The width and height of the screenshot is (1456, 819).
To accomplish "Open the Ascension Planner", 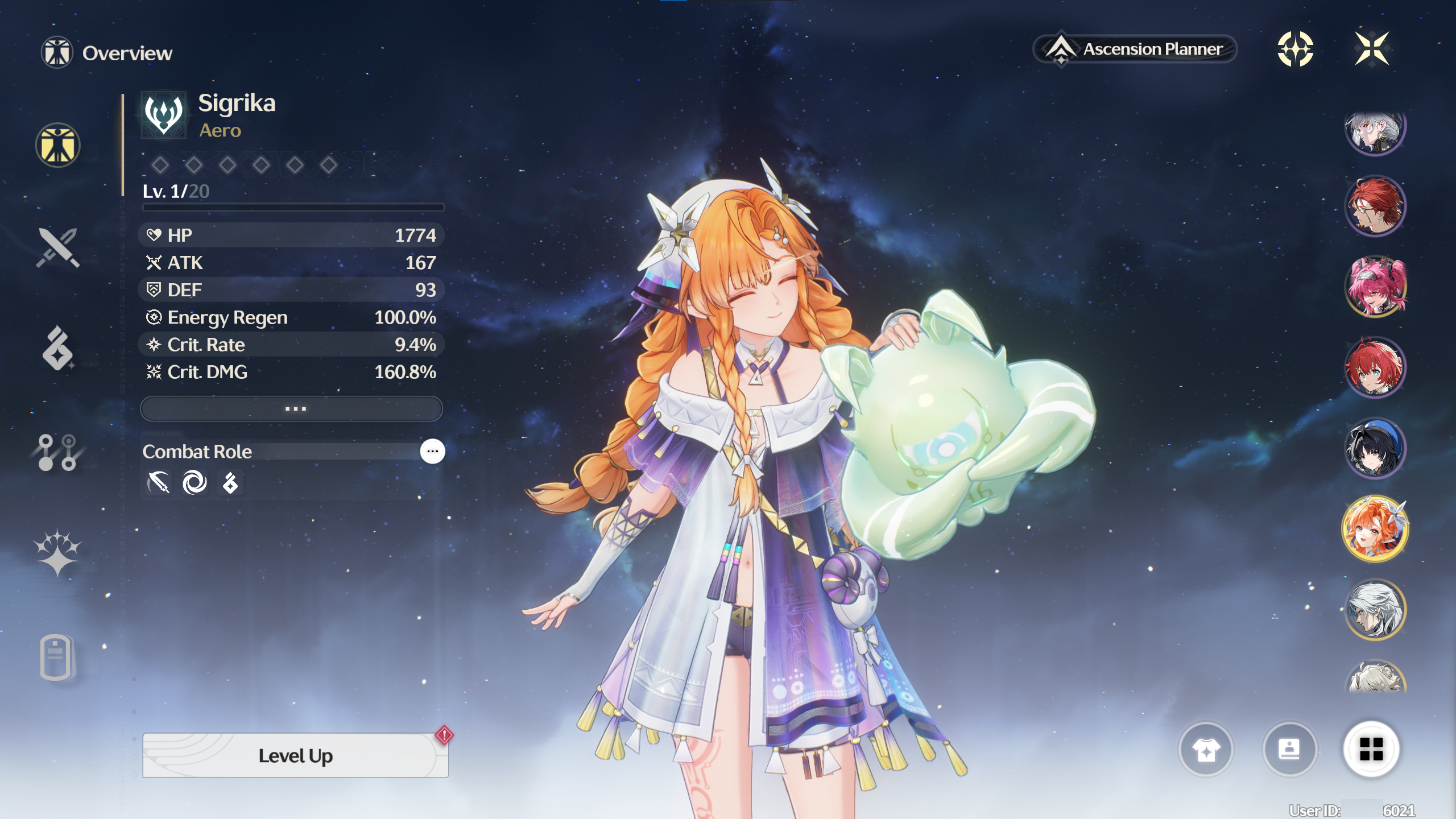I will tap(1135, 49).
